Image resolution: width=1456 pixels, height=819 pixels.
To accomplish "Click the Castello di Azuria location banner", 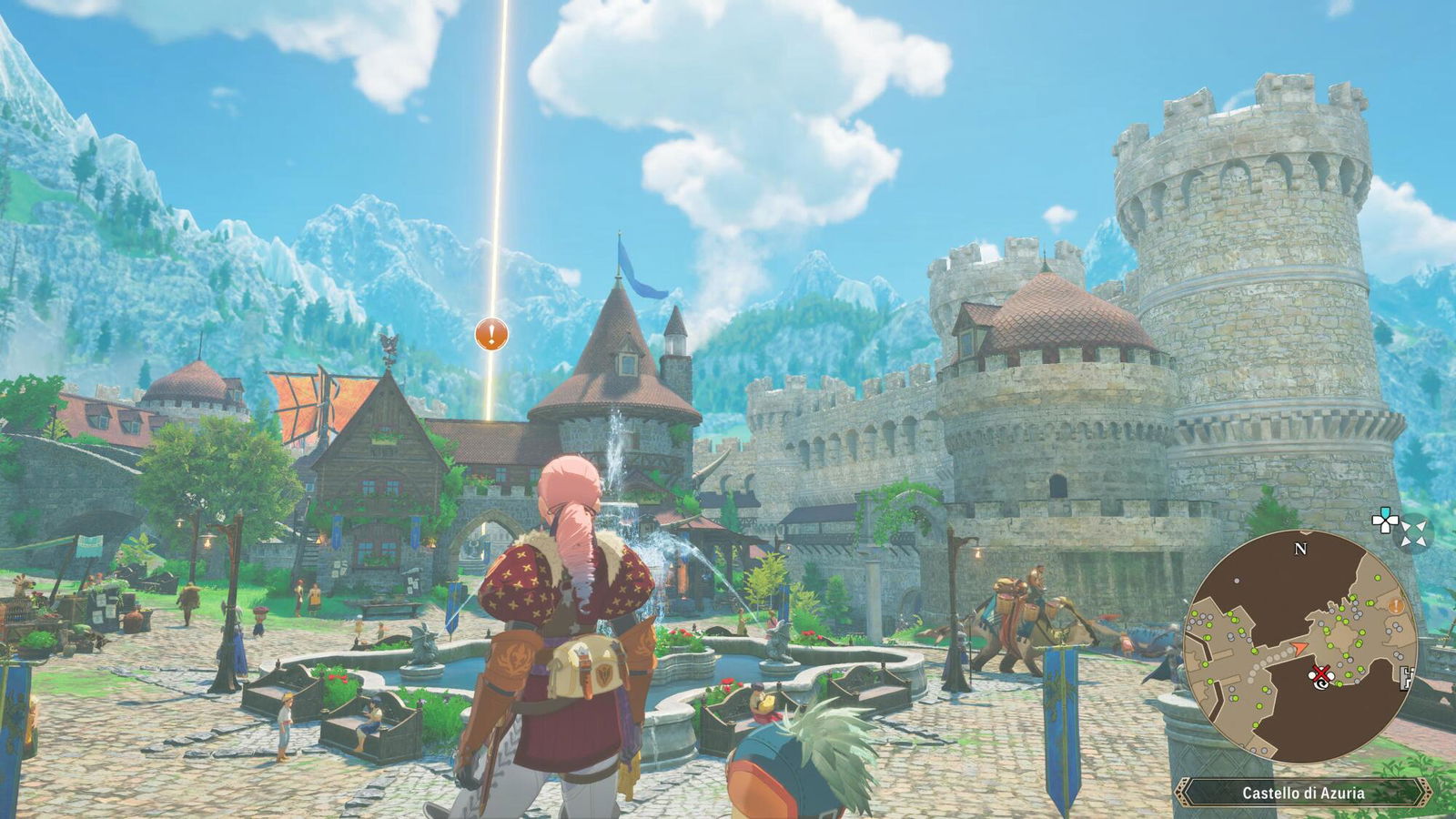I will [1303, 793].
